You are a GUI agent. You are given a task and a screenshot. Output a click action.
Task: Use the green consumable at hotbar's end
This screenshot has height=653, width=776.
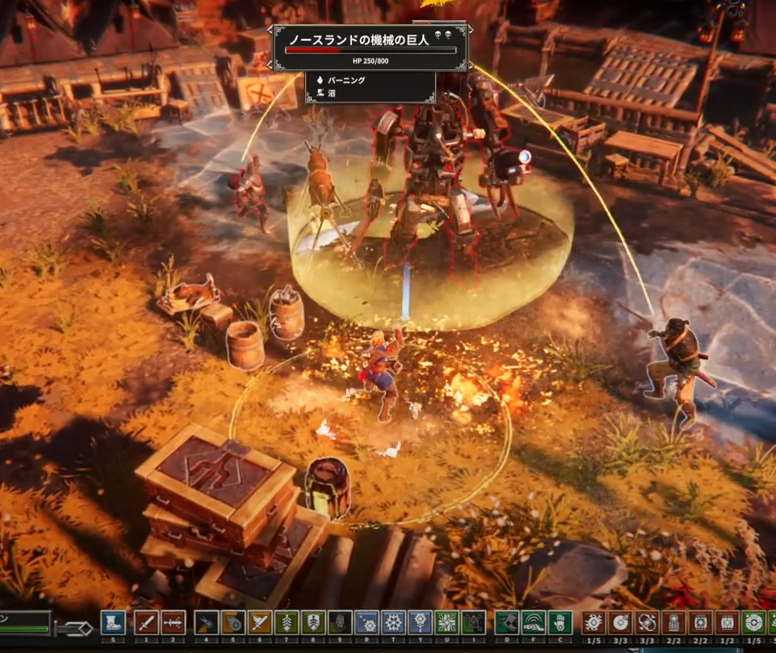coord(753,622)
